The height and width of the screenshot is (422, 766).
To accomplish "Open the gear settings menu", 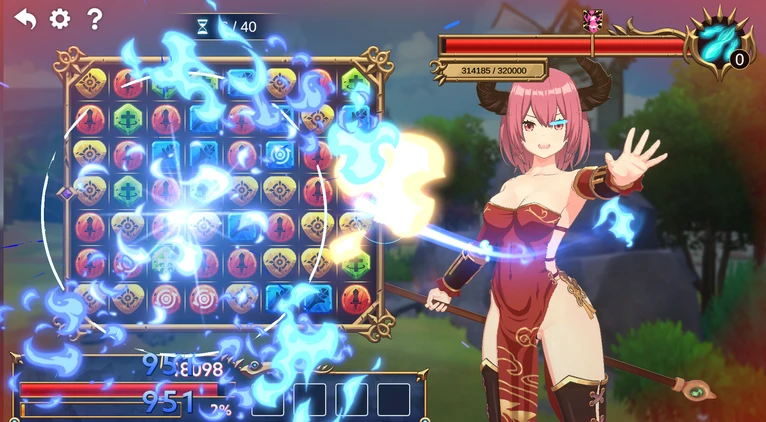I will (60, 19).
